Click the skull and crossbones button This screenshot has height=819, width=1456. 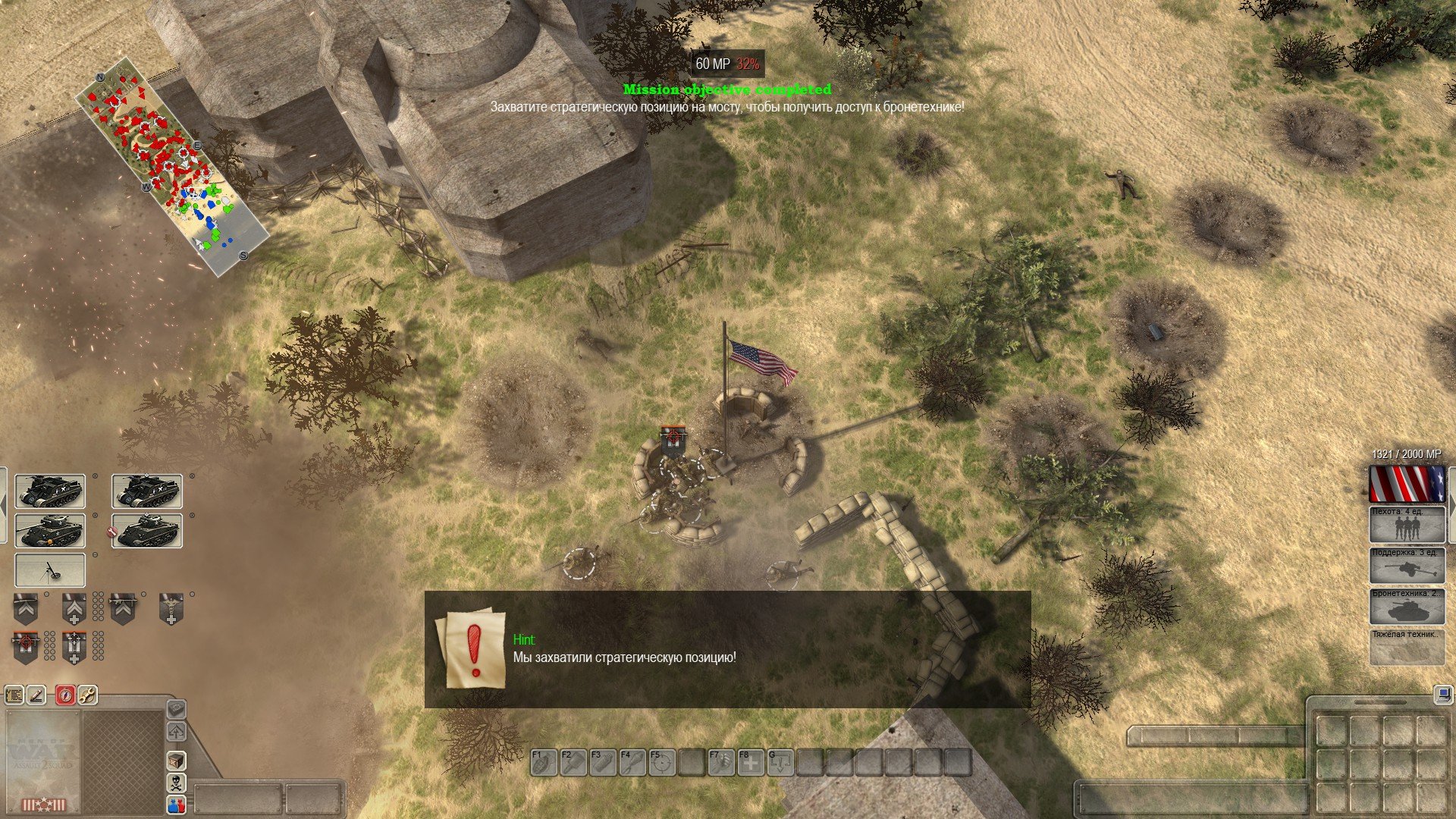(176, 783)
